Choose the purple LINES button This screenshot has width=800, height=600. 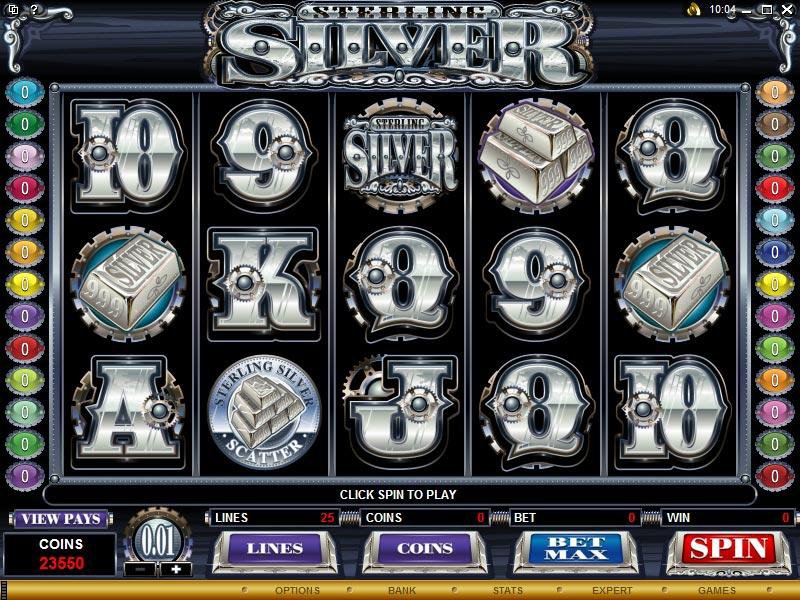pyautogui.click(x=274, y=549)
